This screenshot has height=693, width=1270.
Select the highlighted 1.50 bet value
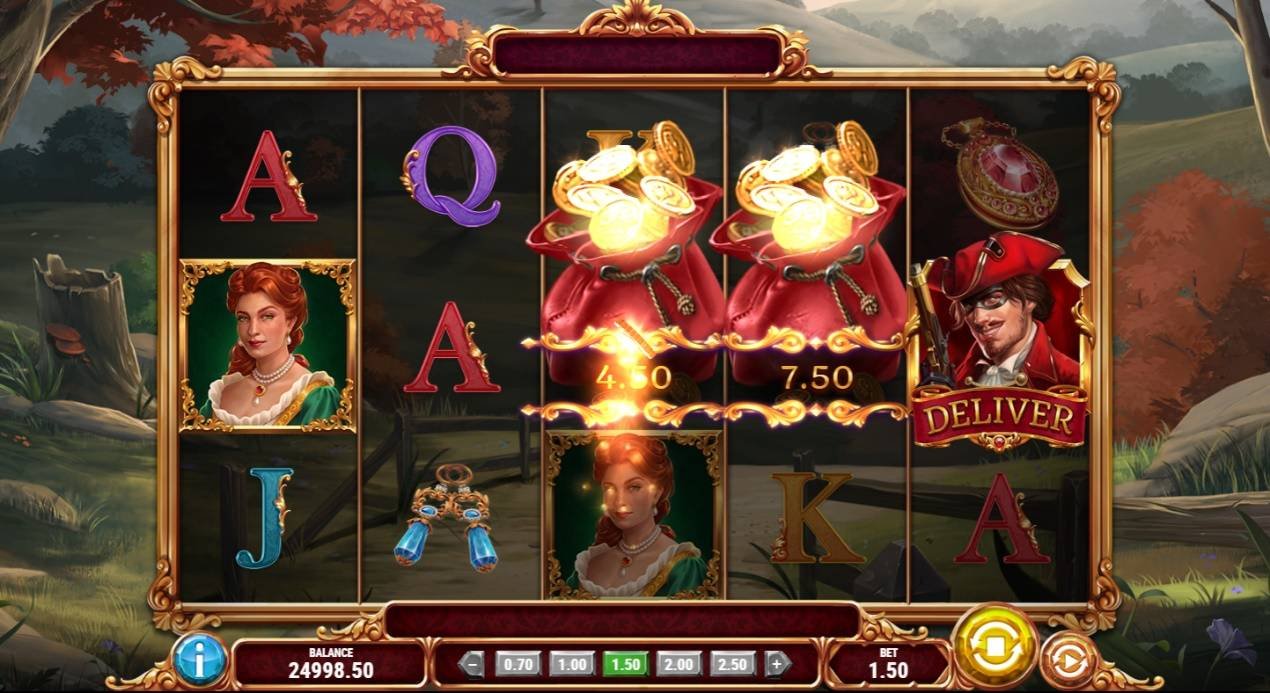click(x=626, y=663)
